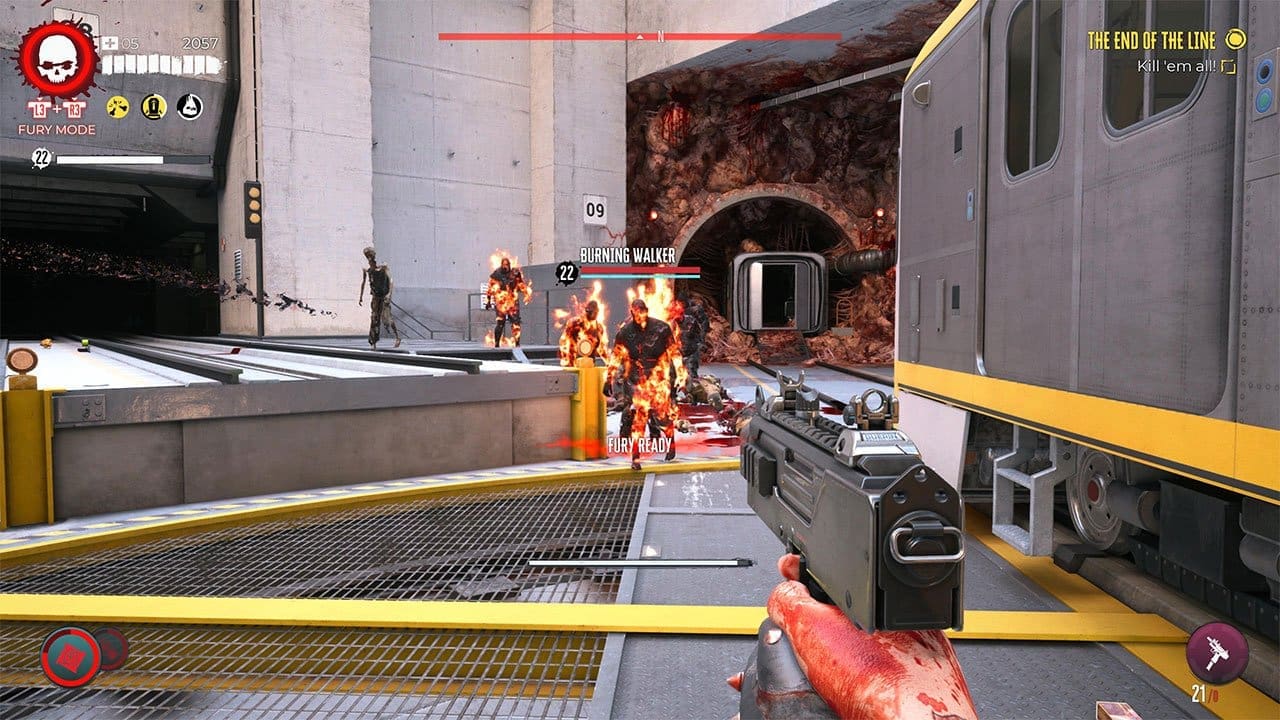This screenshot has height=720, width=1280.
Task: Click the medkit plus icon
Action: pos(109,43)
